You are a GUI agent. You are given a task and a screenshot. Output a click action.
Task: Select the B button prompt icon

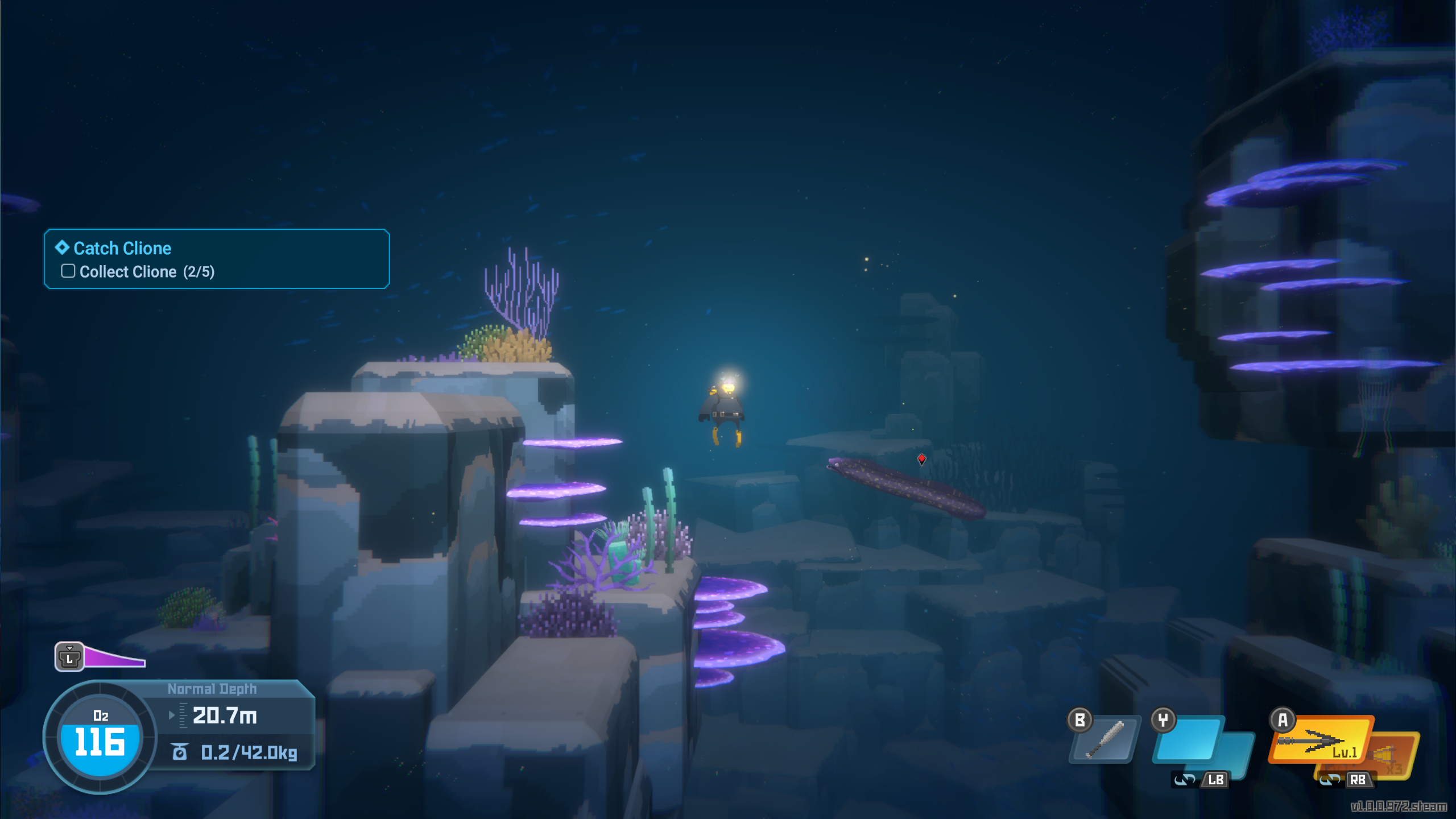pyautogui.click(x=1079, y=719)
